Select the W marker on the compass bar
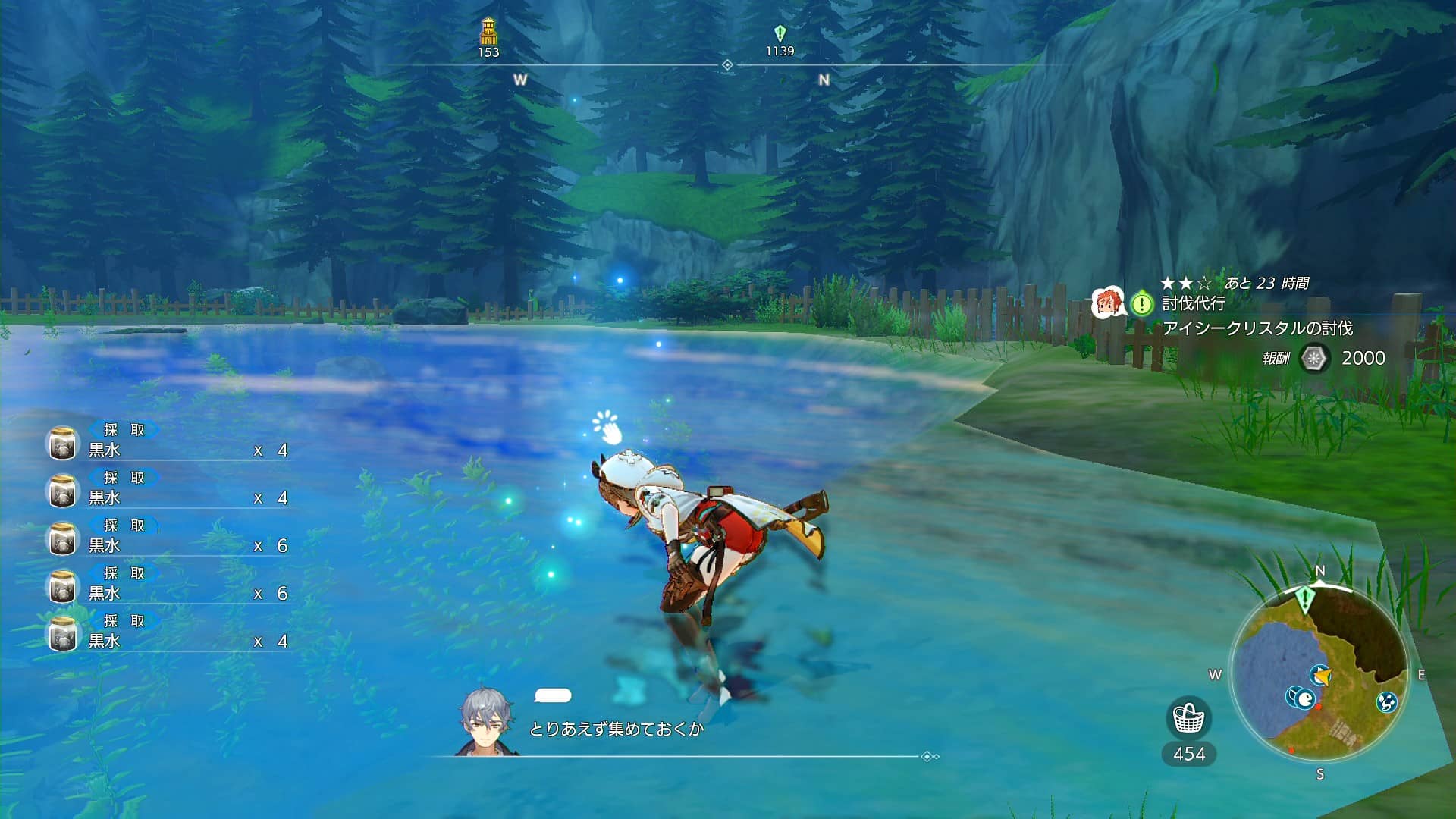1456x819 pixels. pos(521,78)
